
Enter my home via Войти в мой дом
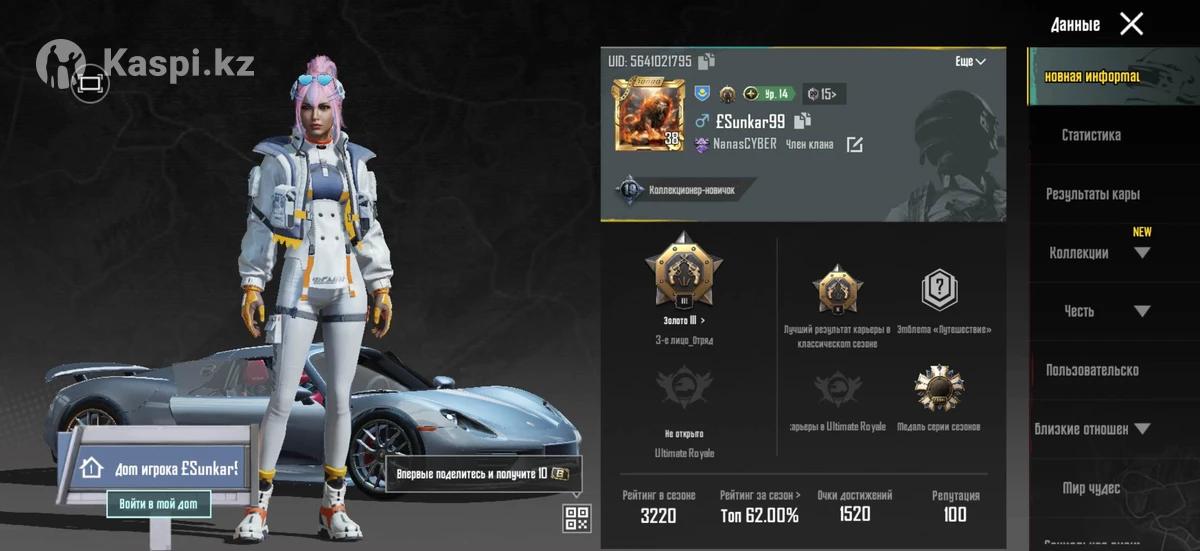tap(159, 503)
